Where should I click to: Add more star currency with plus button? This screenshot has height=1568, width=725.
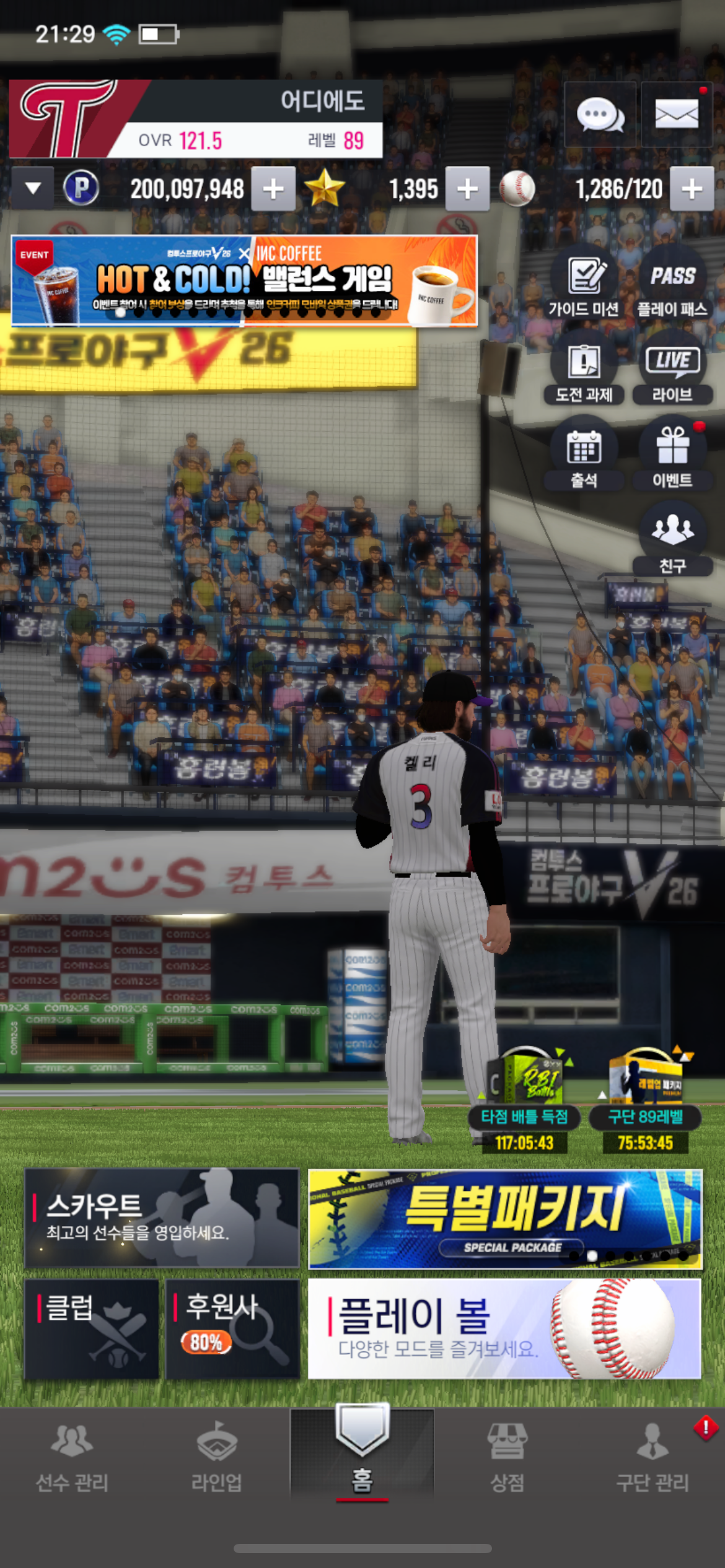tap(467, 189)
